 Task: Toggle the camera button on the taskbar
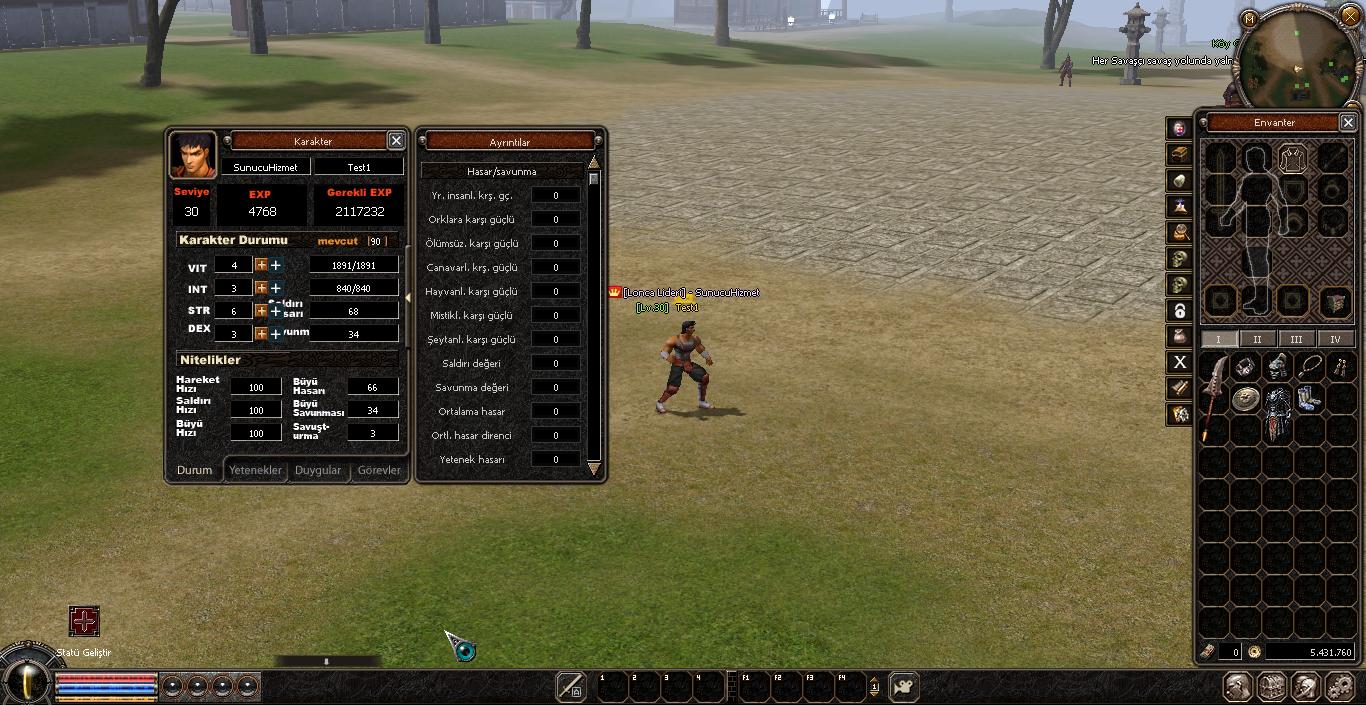904,687
